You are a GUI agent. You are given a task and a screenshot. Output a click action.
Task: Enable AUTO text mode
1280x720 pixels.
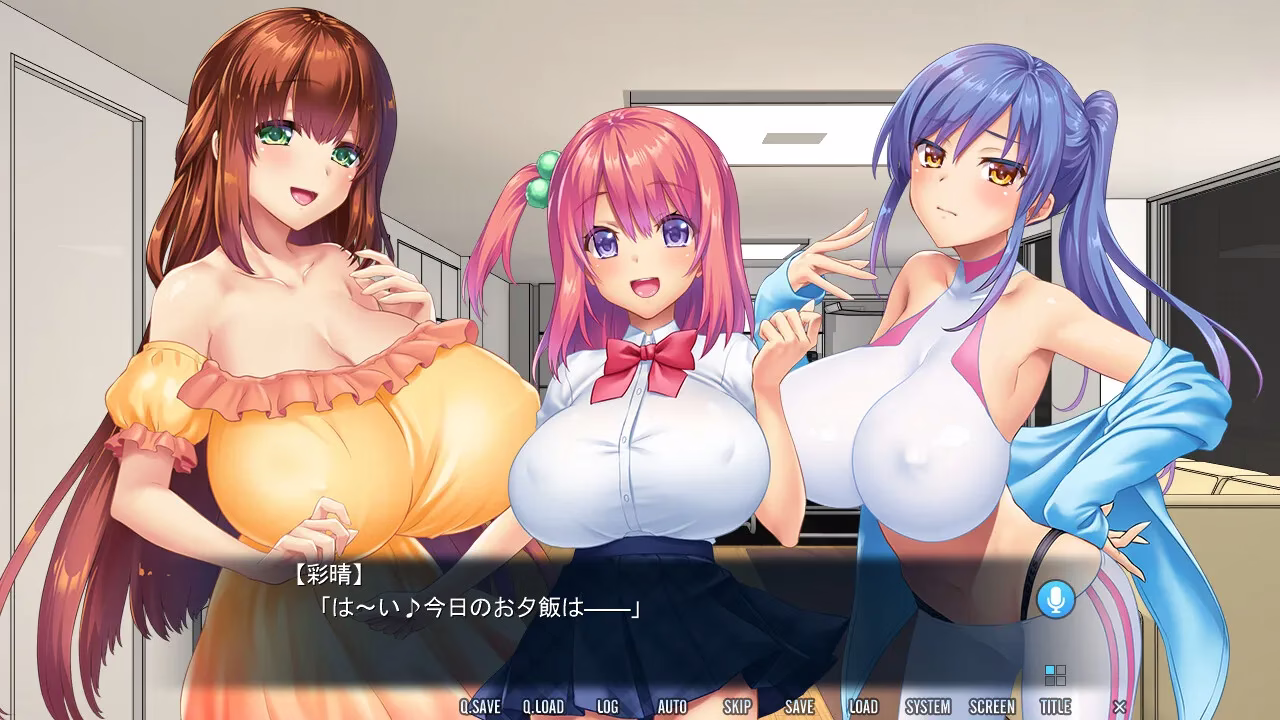point(673,705)
